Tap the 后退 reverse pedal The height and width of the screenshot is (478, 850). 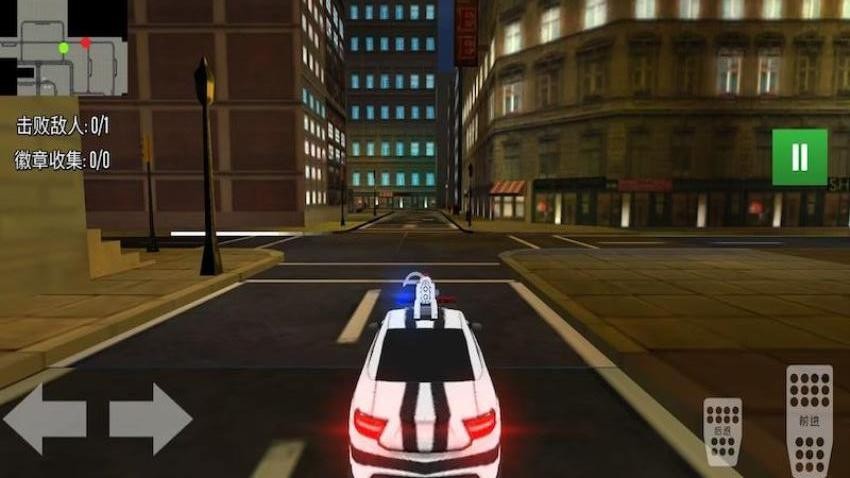coord(722,431)
